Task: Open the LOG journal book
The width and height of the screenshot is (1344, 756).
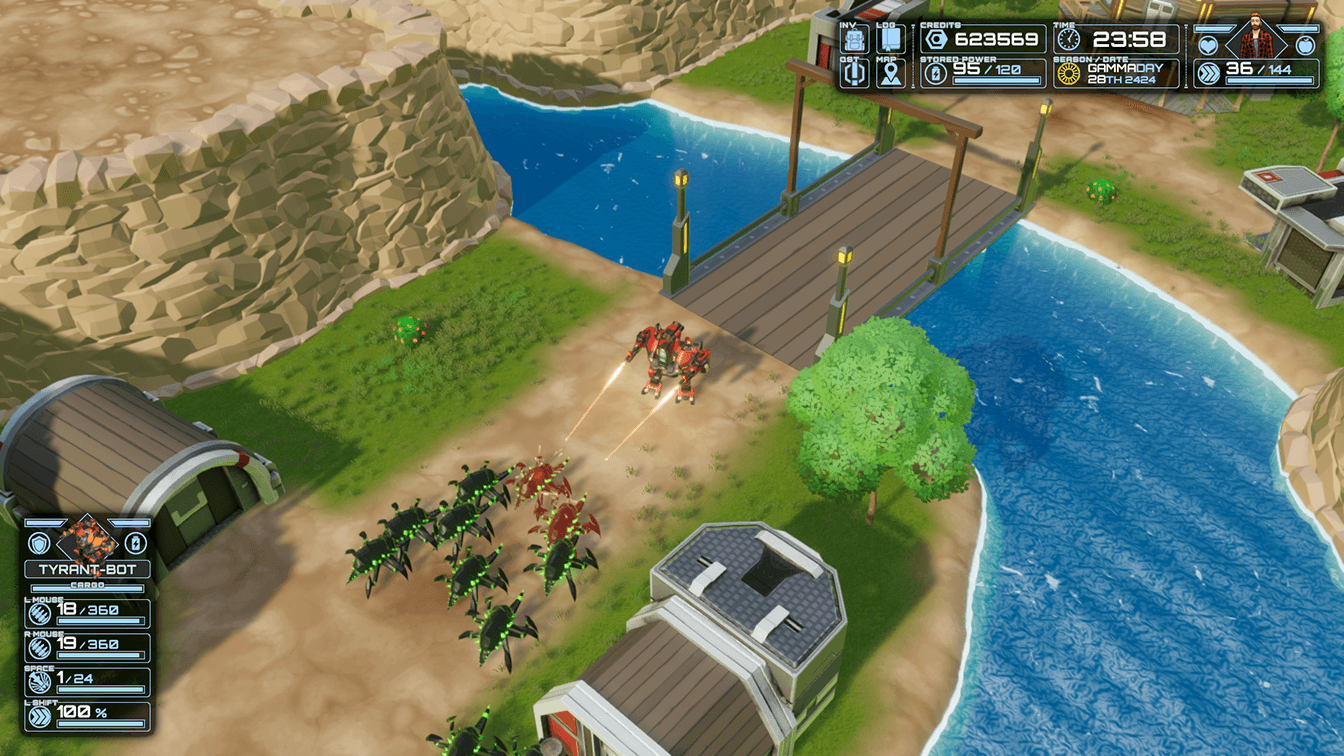Action: tap(890, 41)
